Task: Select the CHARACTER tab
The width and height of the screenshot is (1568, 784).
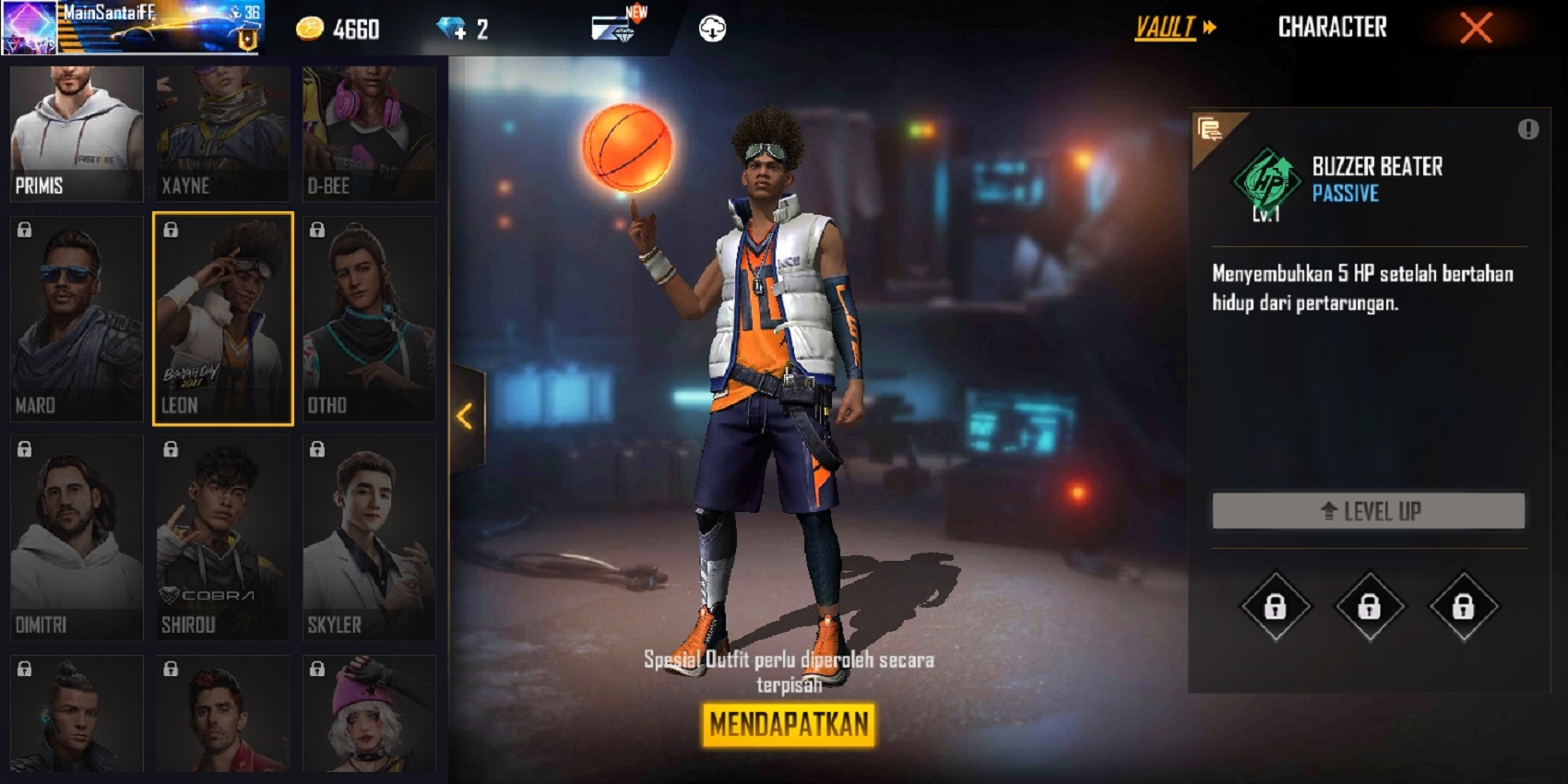Action: [x=1332, y=28]
